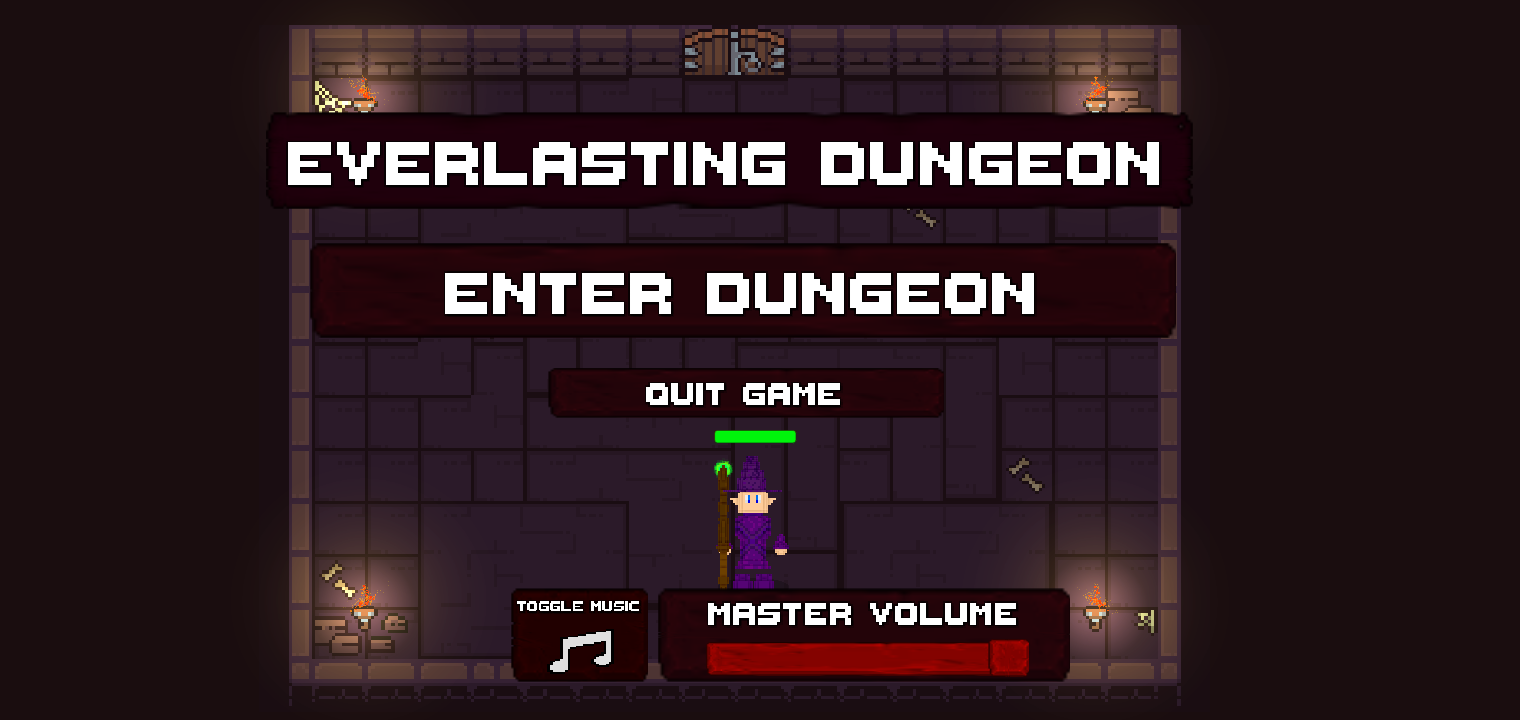Click the TOGGLE MUSIC panel

579,635
